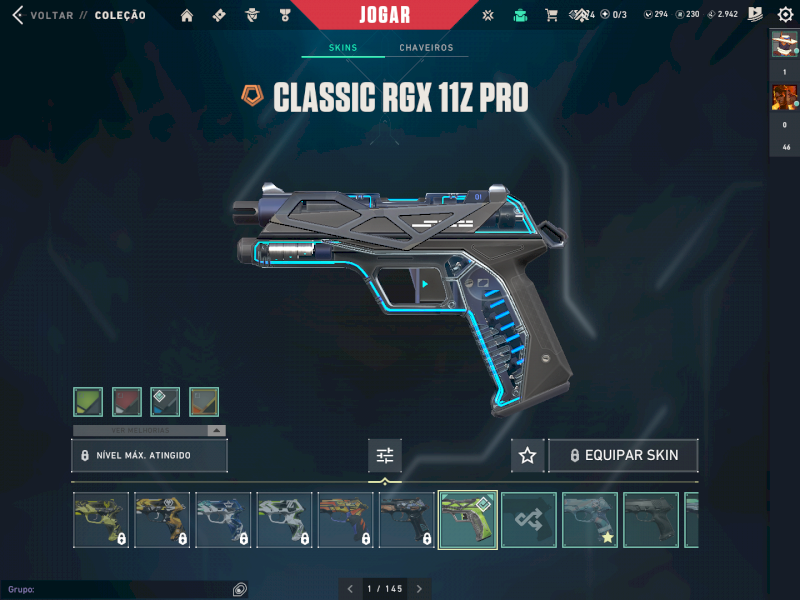Viewport: 800px width, 600px height.
Task: Click the red JOGAR play button
Action: click(385, 15)
